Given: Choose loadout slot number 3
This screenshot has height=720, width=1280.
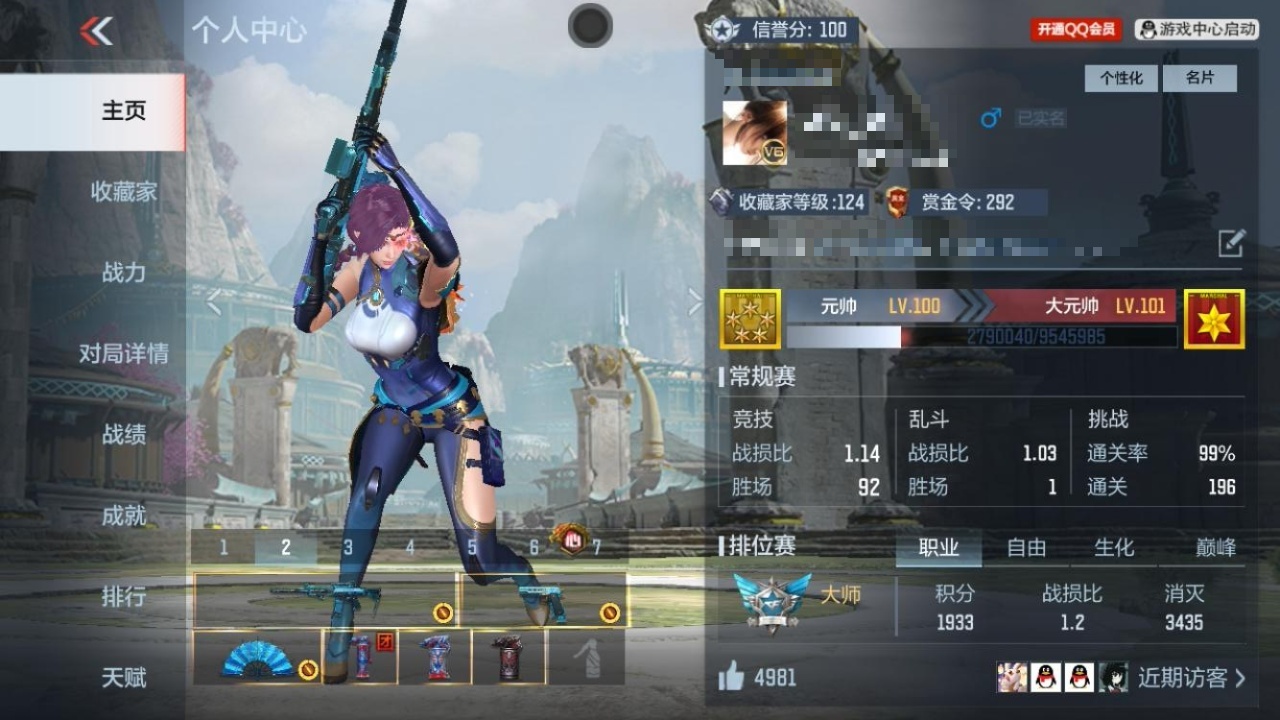Looking at the screenshot, I should pos(348,548).
